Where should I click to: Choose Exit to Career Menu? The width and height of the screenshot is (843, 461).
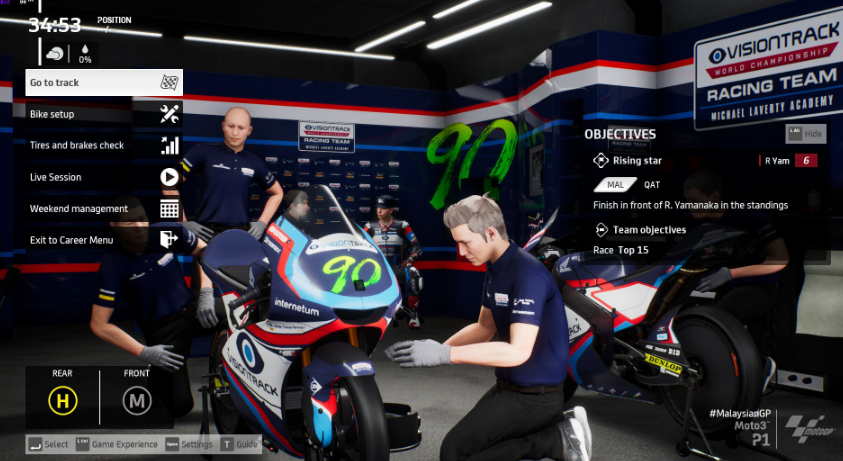click(x=104, y=240)
